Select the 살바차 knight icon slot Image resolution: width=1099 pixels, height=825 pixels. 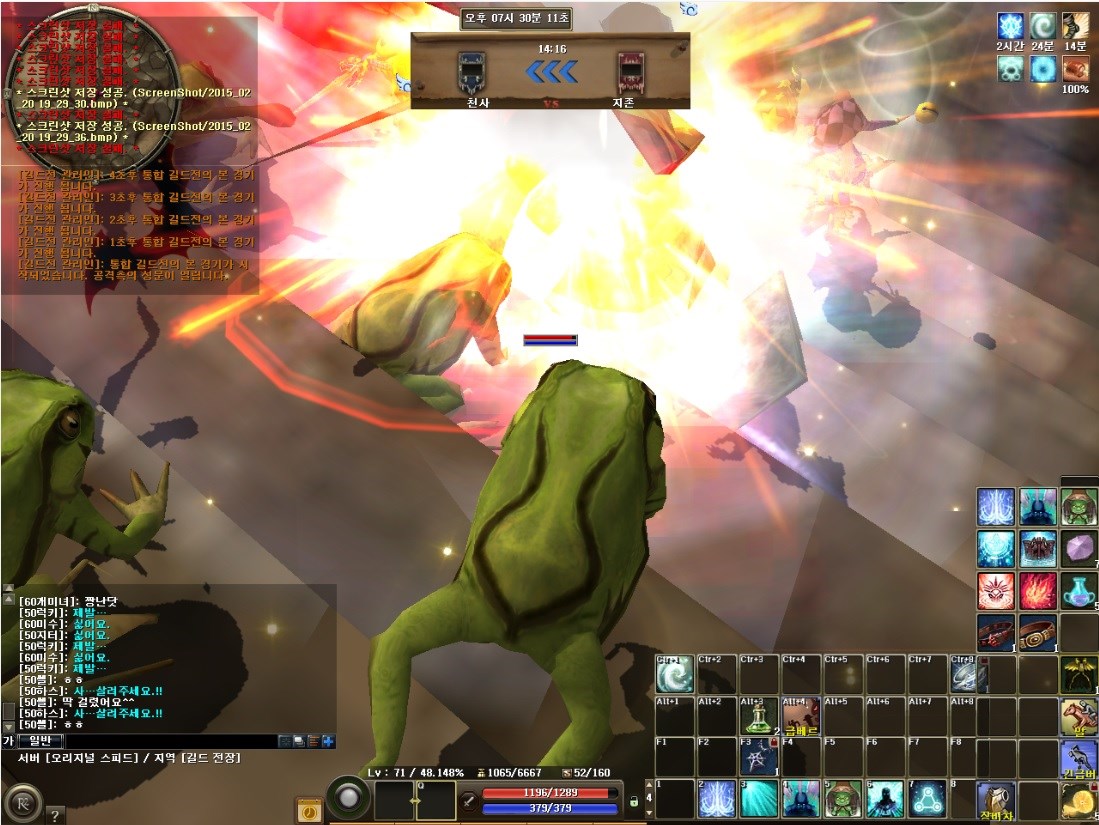click(x=996, y=801)
